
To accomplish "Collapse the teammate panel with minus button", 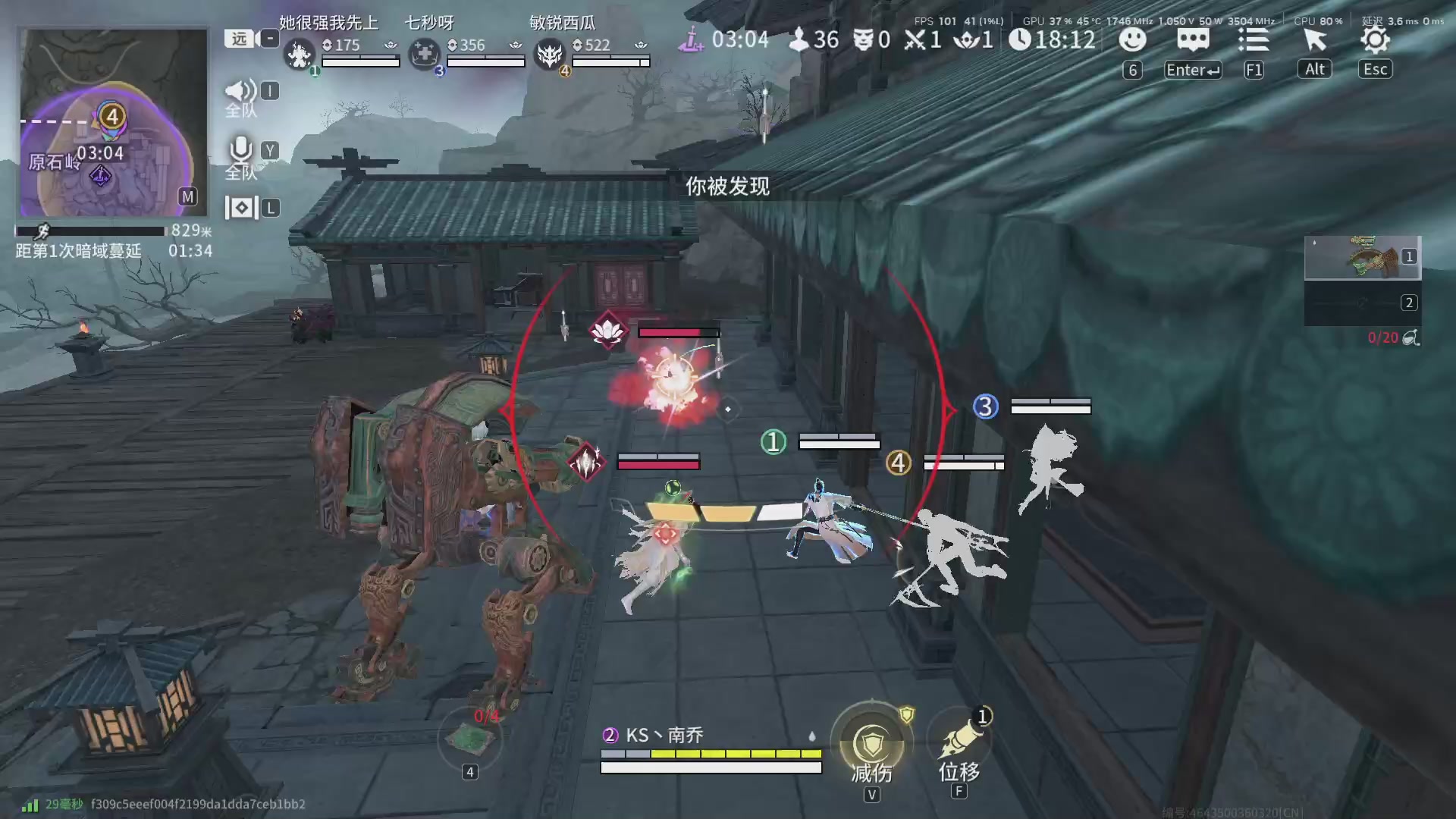I will coord(268,38).
